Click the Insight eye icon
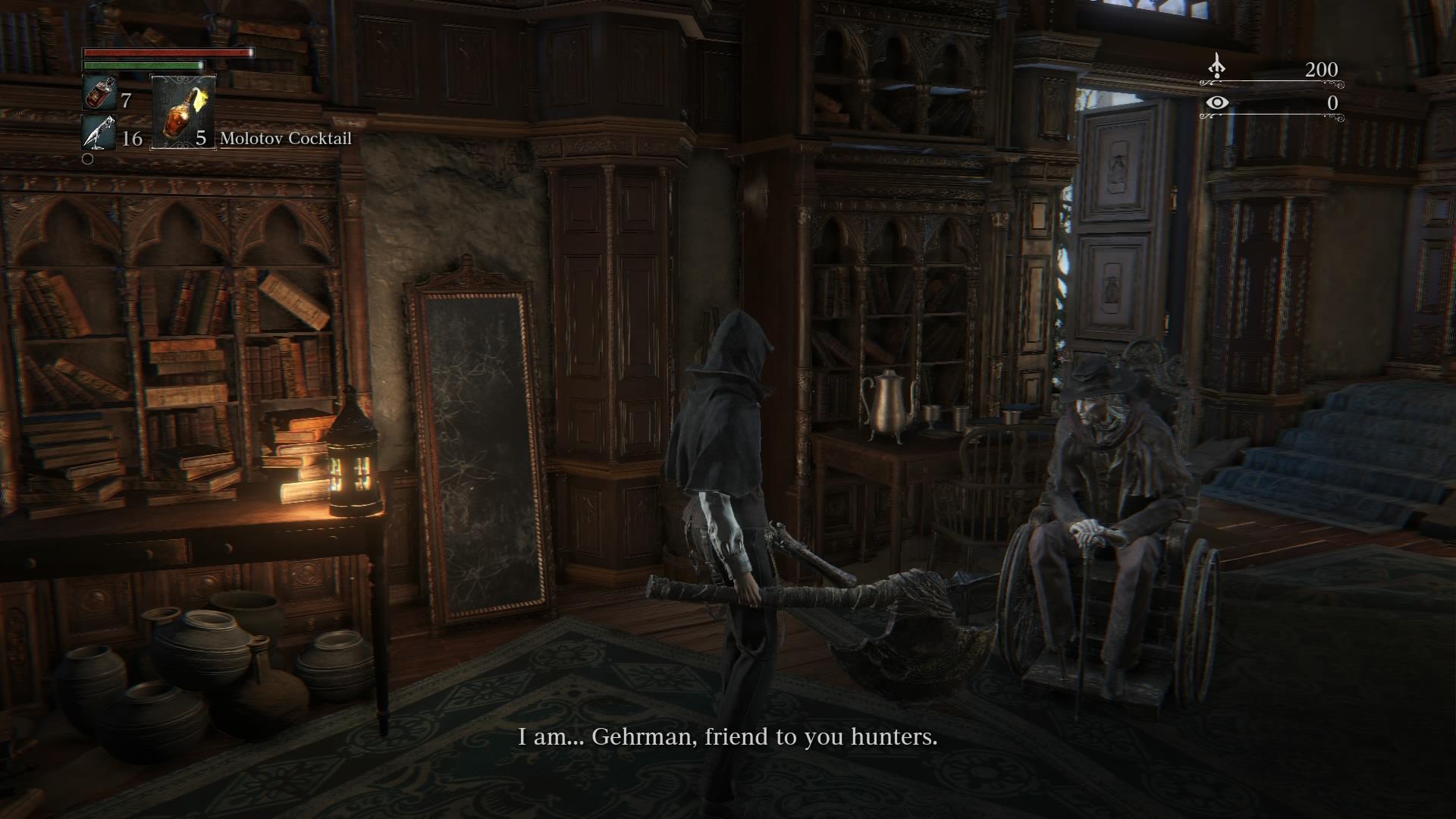 [1219, 102]
